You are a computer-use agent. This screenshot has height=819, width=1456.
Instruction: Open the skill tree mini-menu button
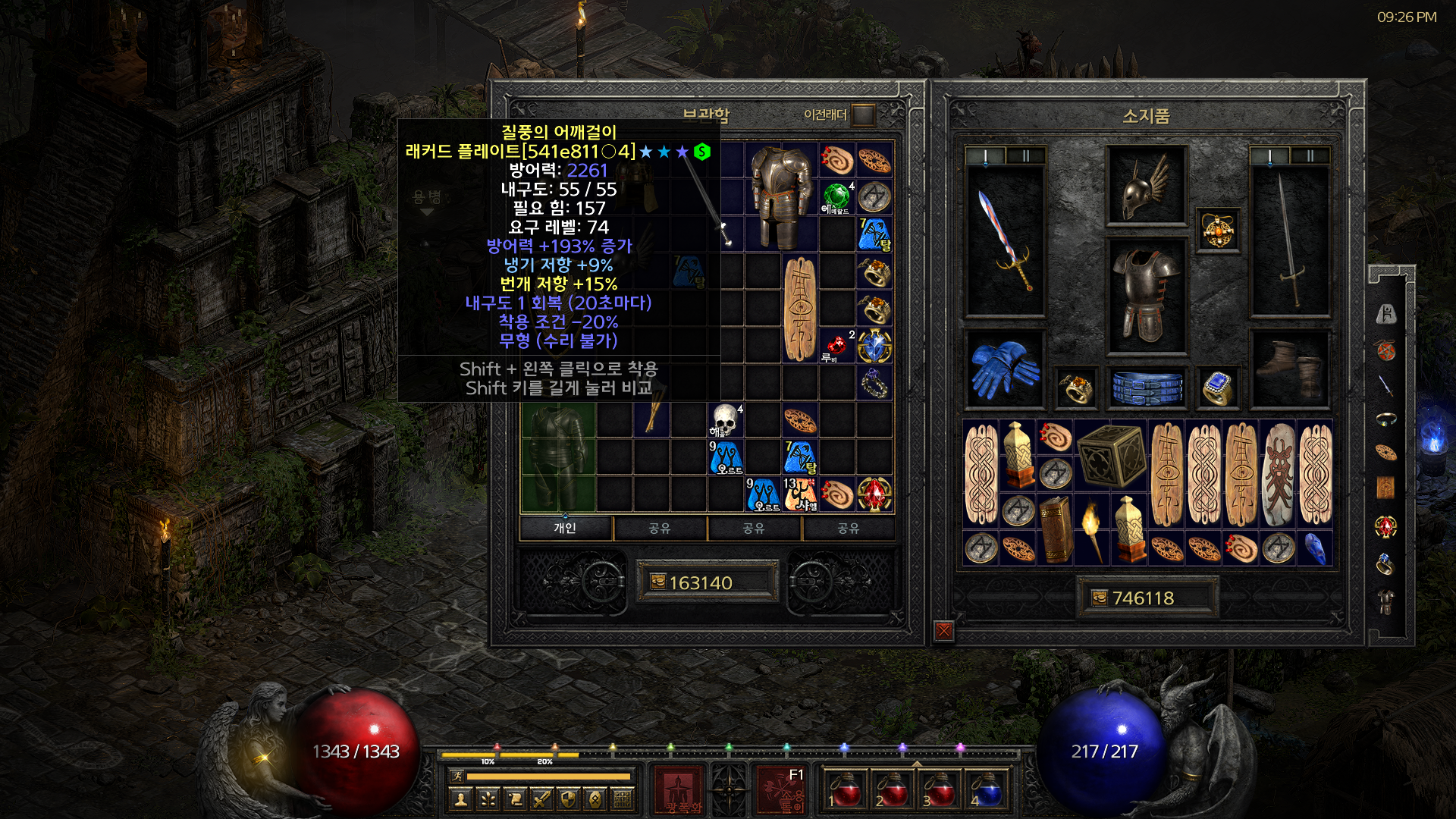tap(487, 799)
